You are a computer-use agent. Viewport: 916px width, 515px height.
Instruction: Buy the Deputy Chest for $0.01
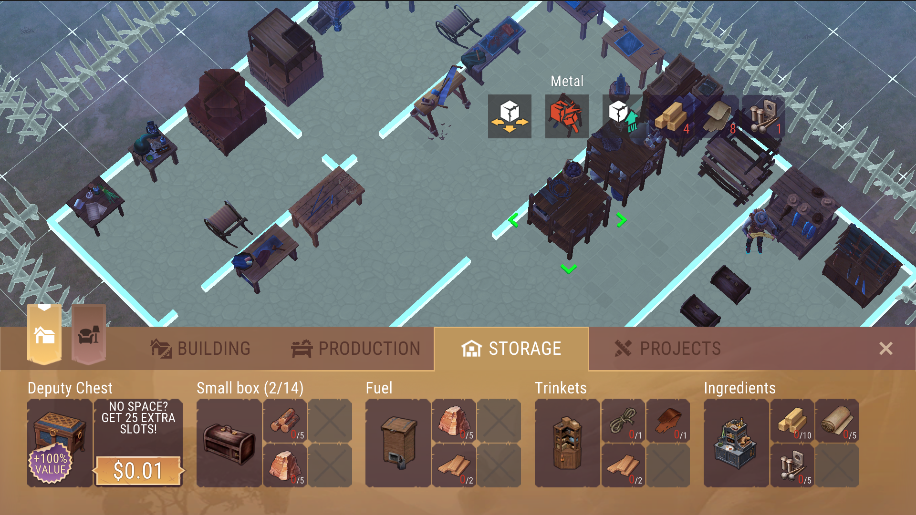pos(138,471)
